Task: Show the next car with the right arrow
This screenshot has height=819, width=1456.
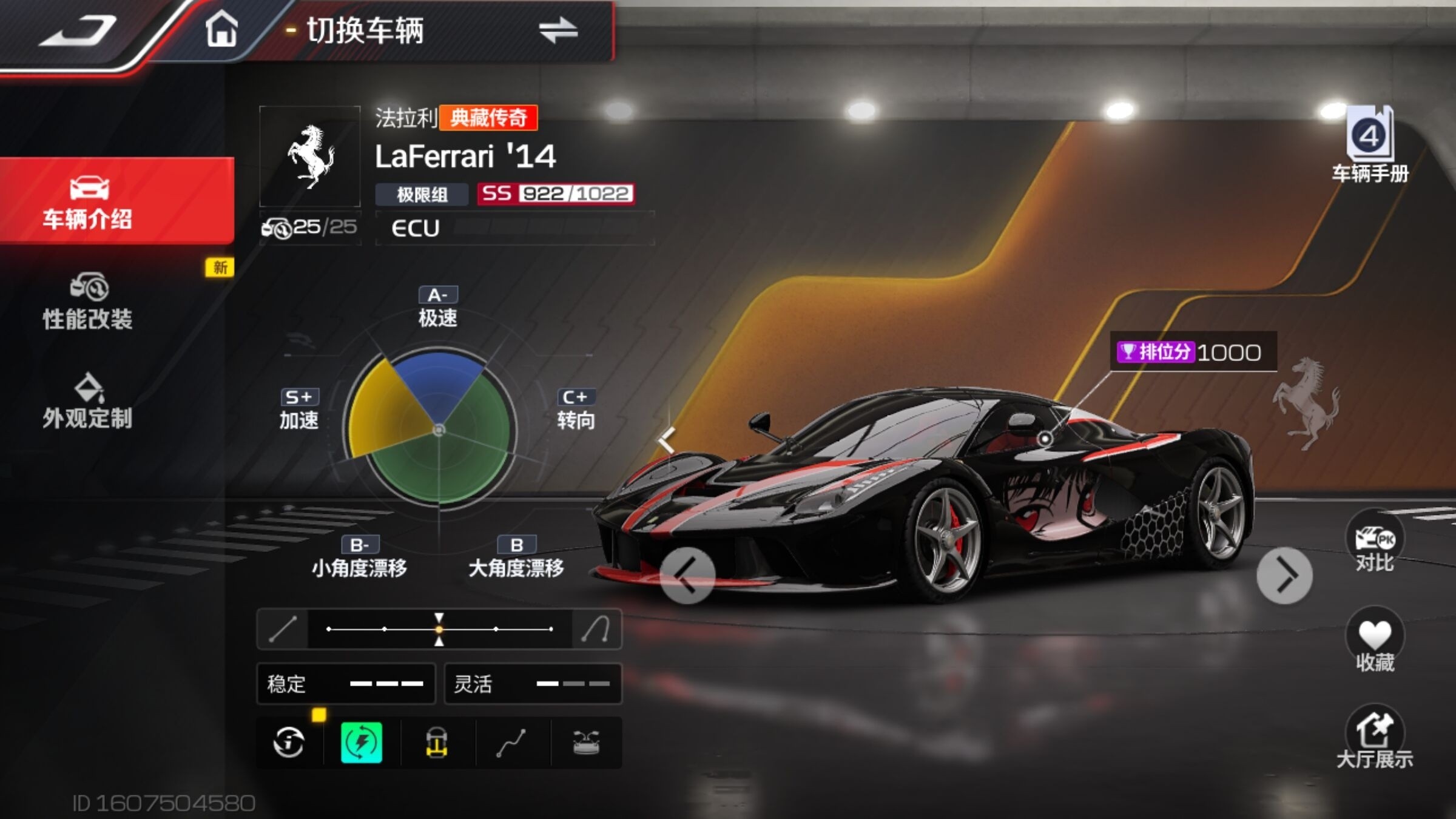Action: tap(1284, 575)
